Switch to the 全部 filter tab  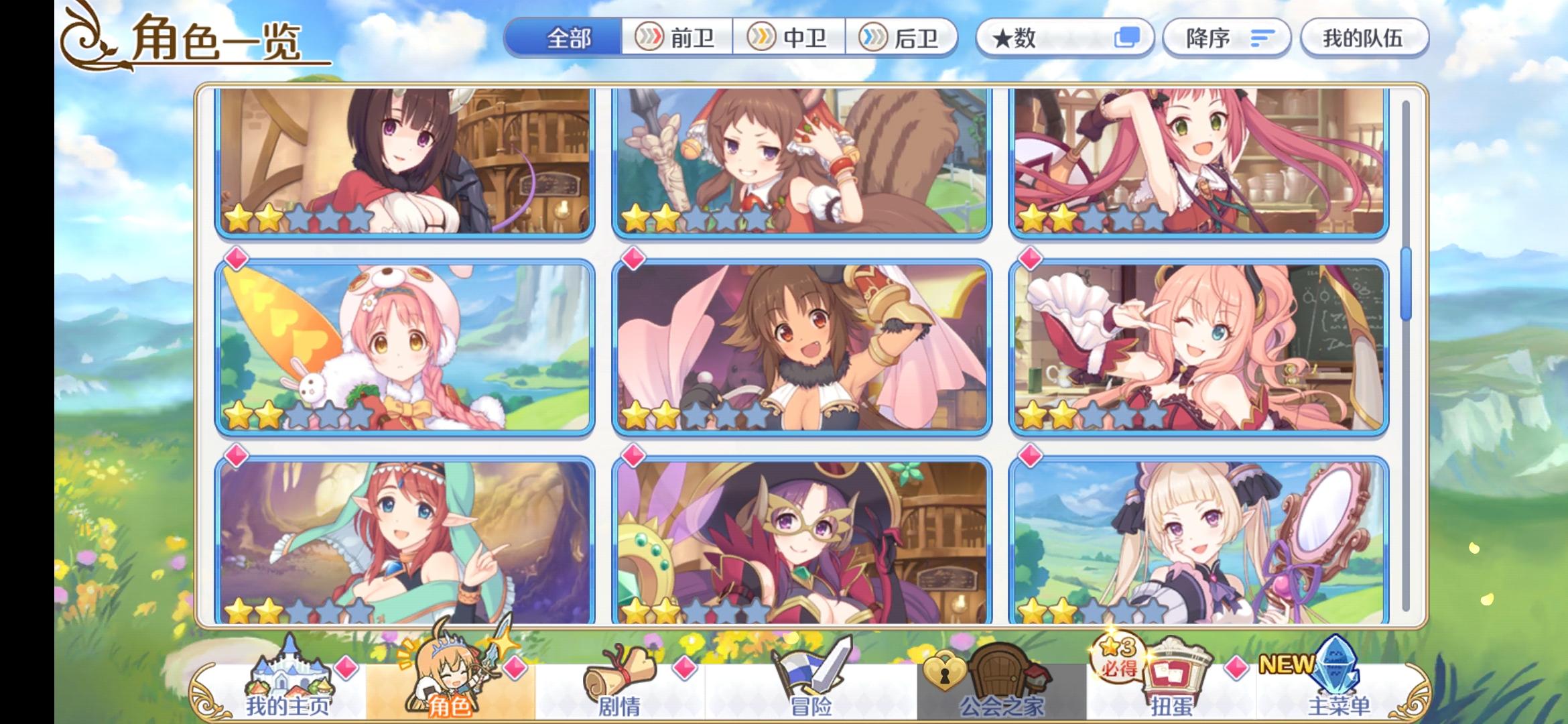pyautogui.click(x=571, y=39)
